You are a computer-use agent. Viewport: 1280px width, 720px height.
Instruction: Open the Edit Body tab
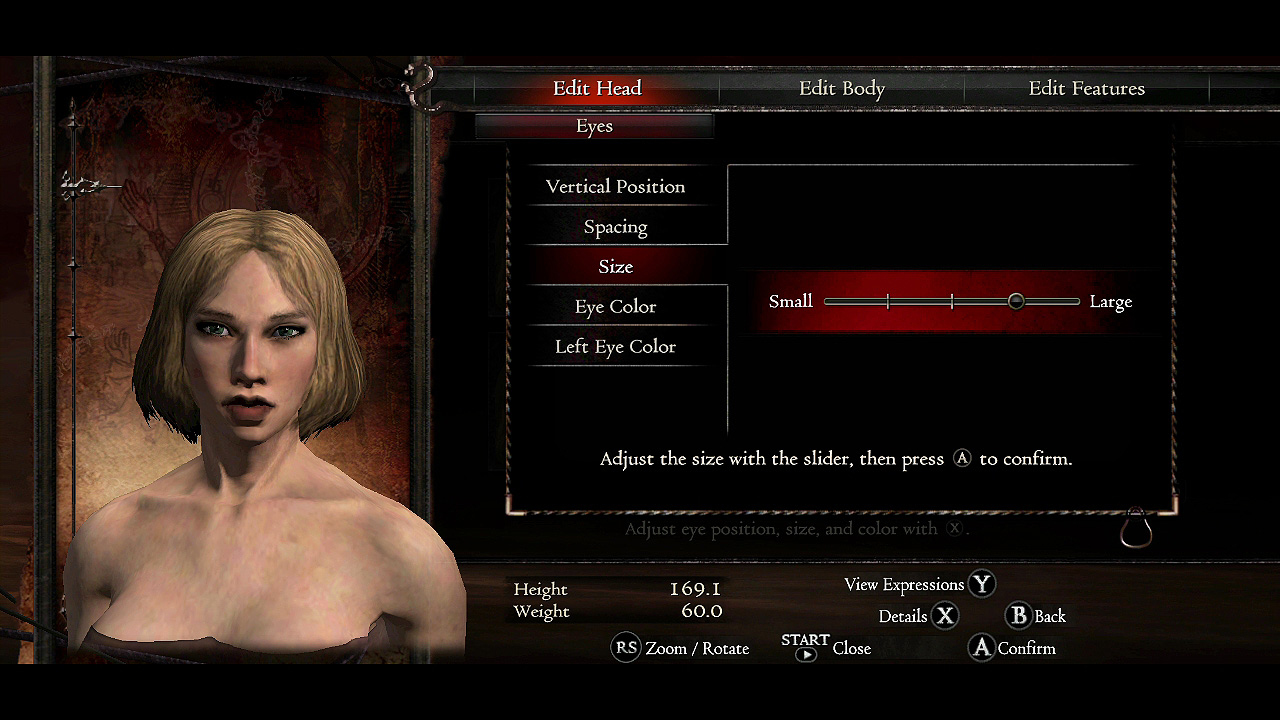[x=841, y=89]
